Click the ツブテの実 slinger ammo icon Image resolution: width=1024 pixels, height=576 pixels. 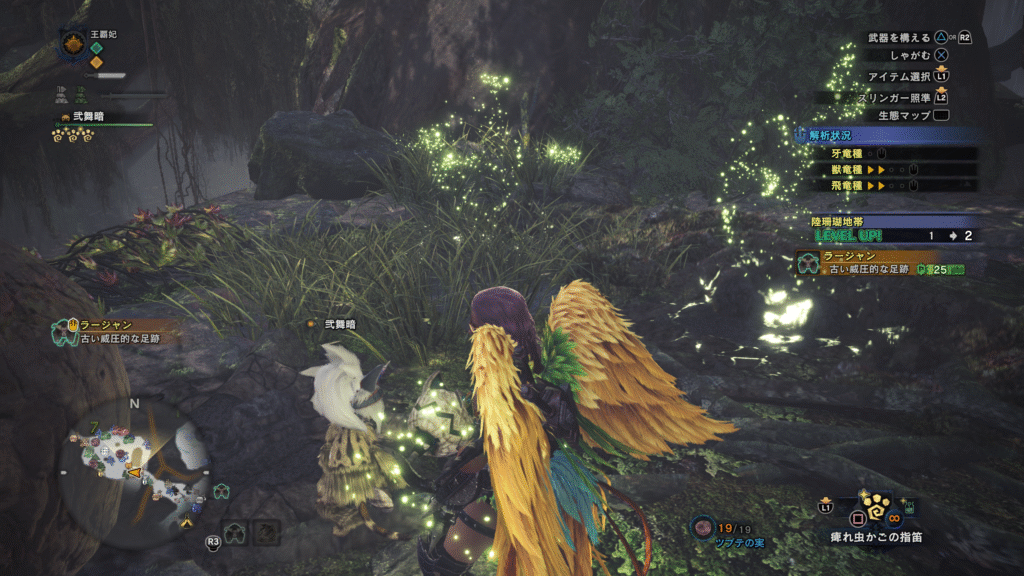702,526
